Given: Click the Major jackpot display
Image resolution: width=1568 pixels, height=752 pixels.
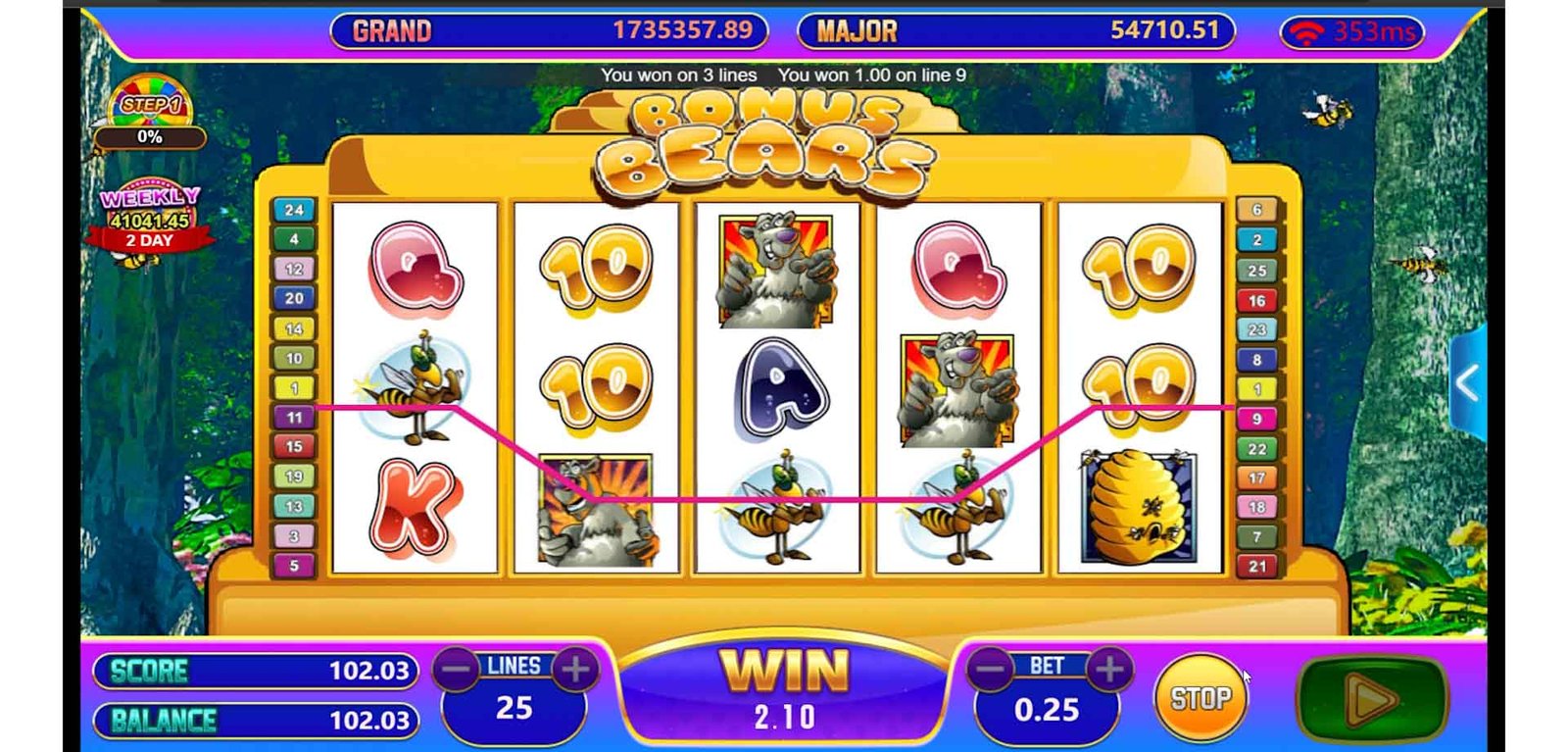Looking at the screenshot, I should tap(1016, 31).
